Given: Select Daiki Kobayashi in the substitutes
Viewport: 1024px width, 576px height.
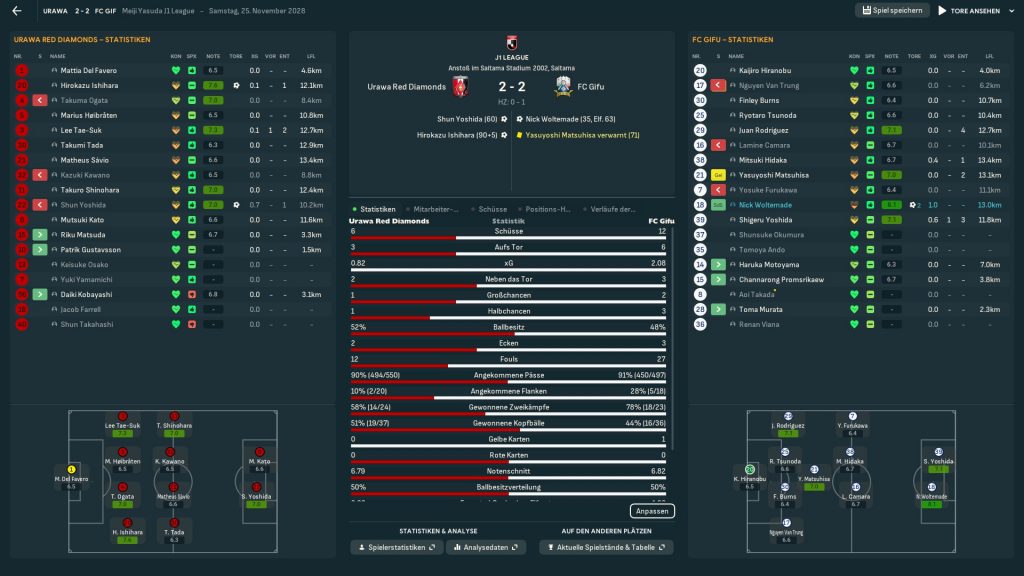Looking at the screenshot, I should [x=86, y=295].
